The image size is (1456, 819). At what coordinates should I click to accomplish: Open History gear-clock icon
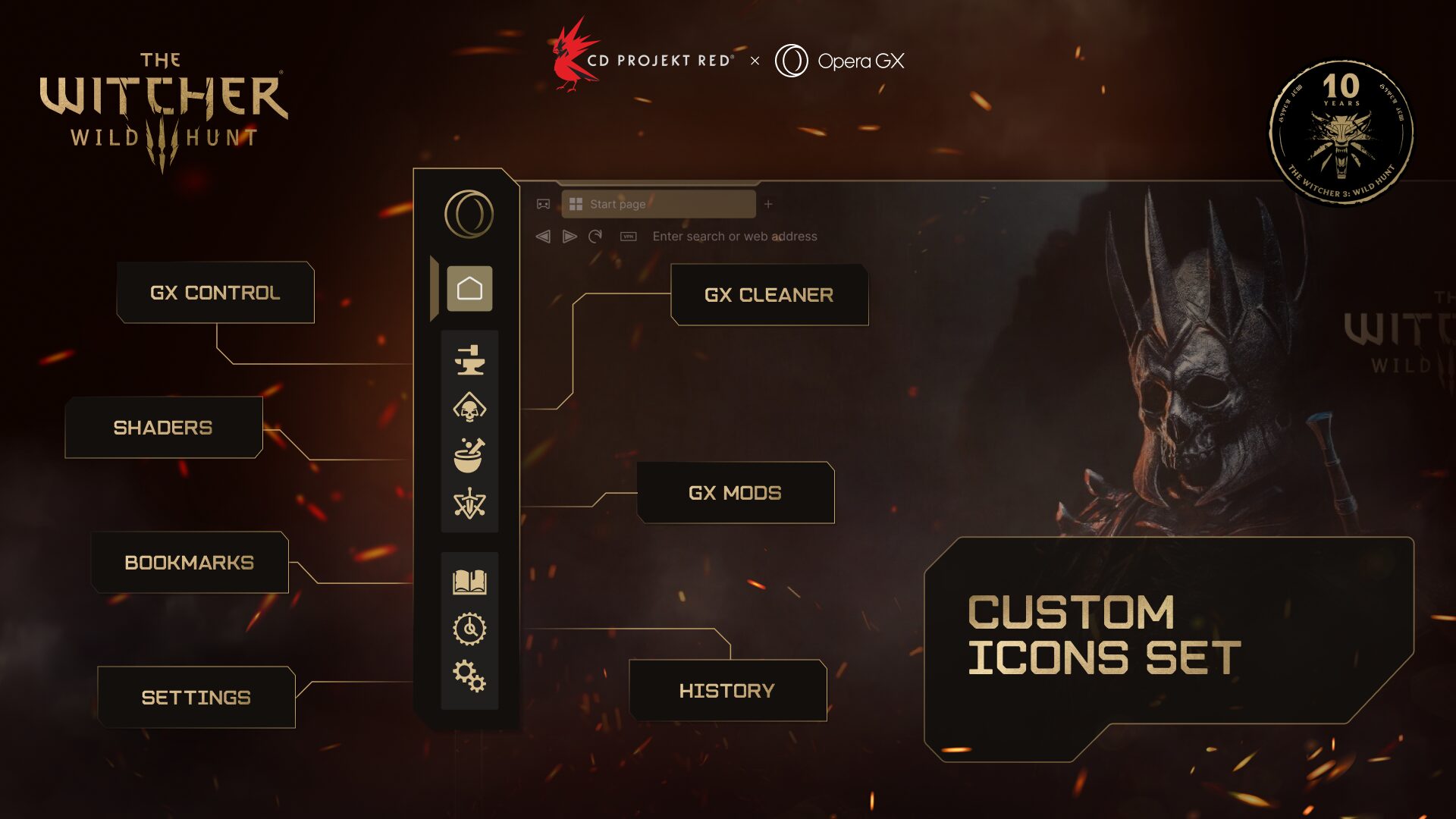tap(469, 629)
